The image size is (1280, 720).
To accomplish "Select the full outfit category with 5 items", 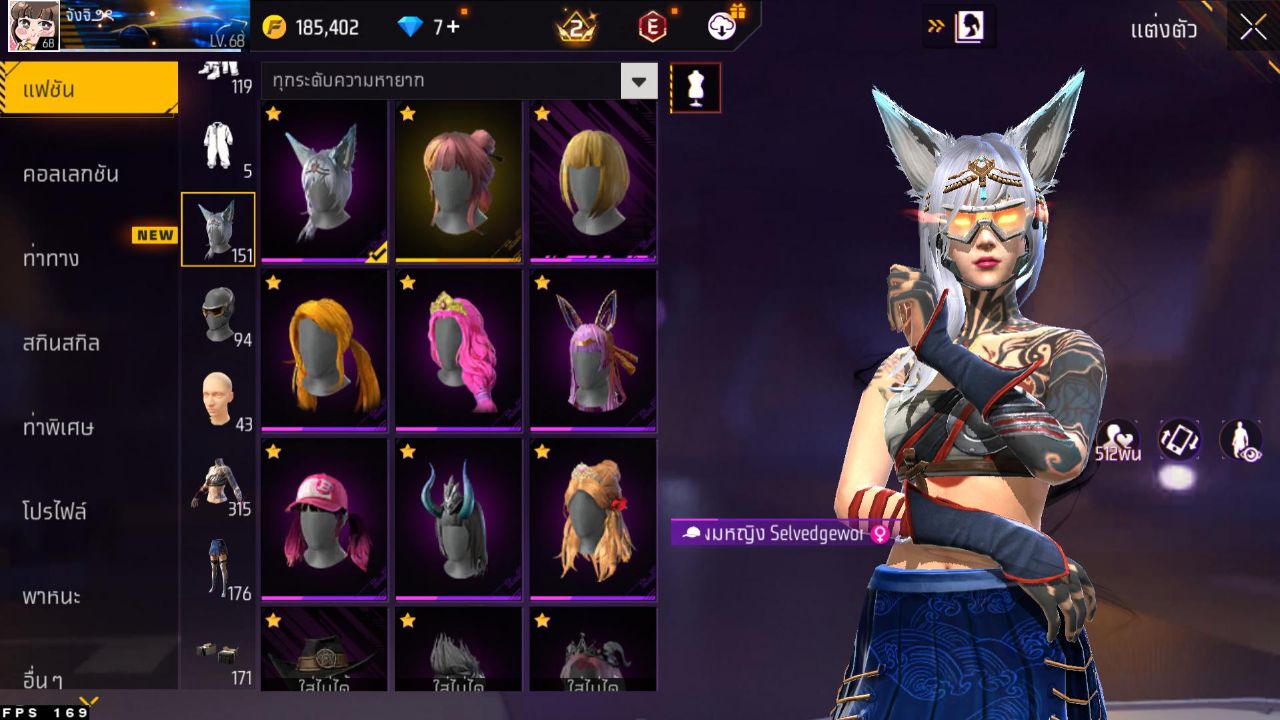I will coord(218,147).
